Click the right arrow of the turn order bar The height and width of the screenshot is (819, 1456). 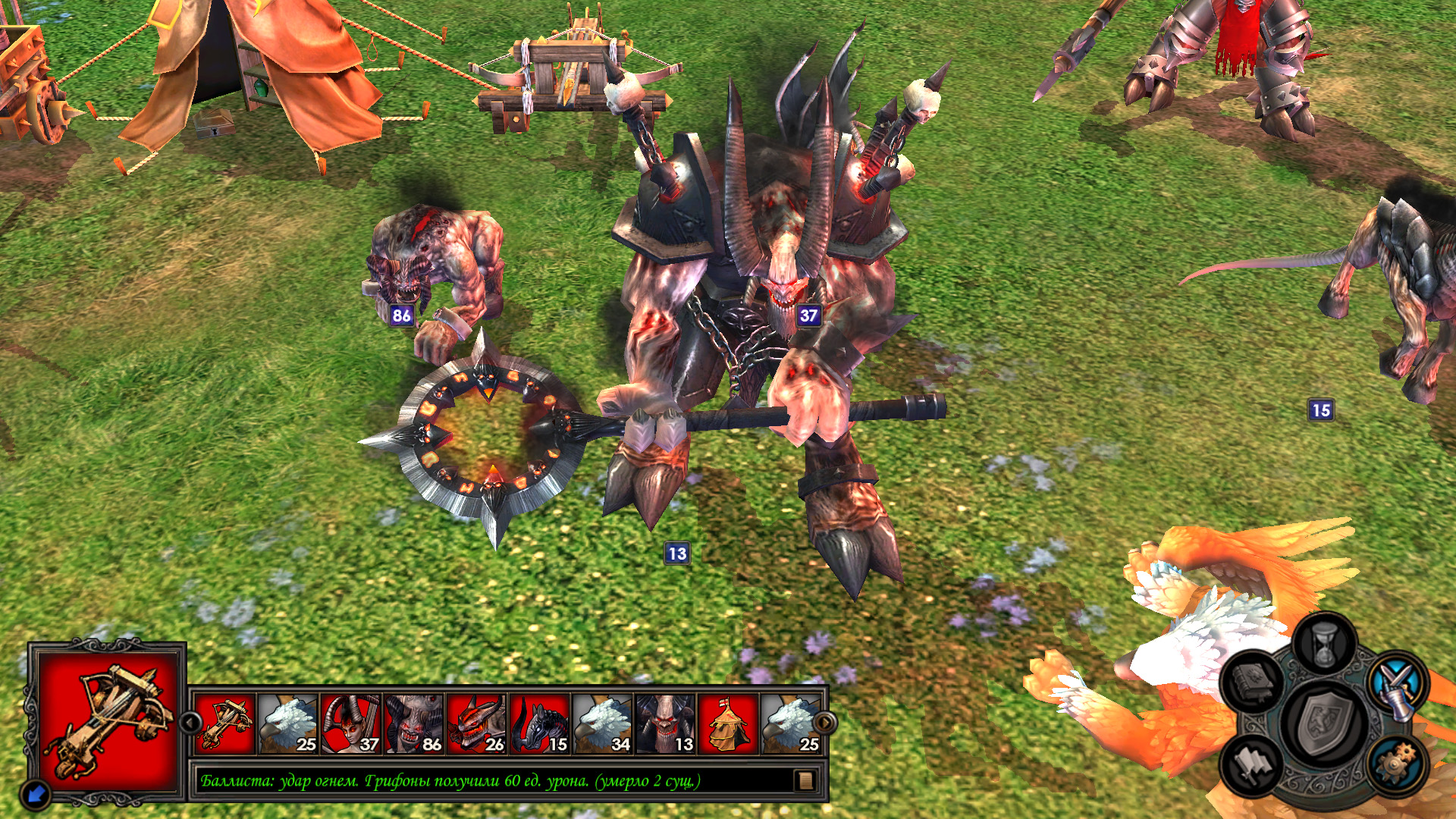click(x=824, y=722)
